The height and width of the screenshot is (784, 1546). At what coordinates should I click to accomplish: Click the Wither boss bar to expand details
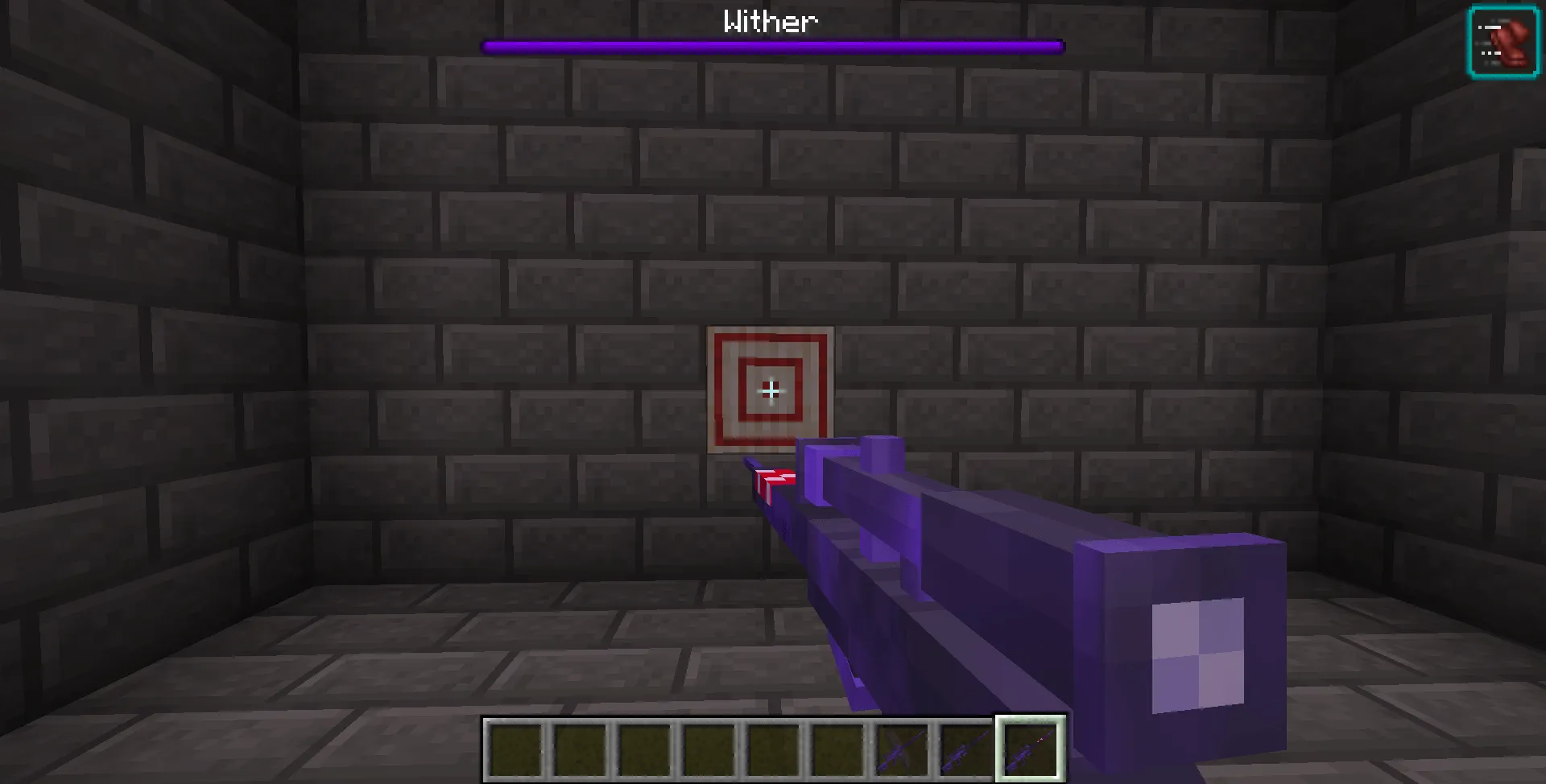click(771, 47)
